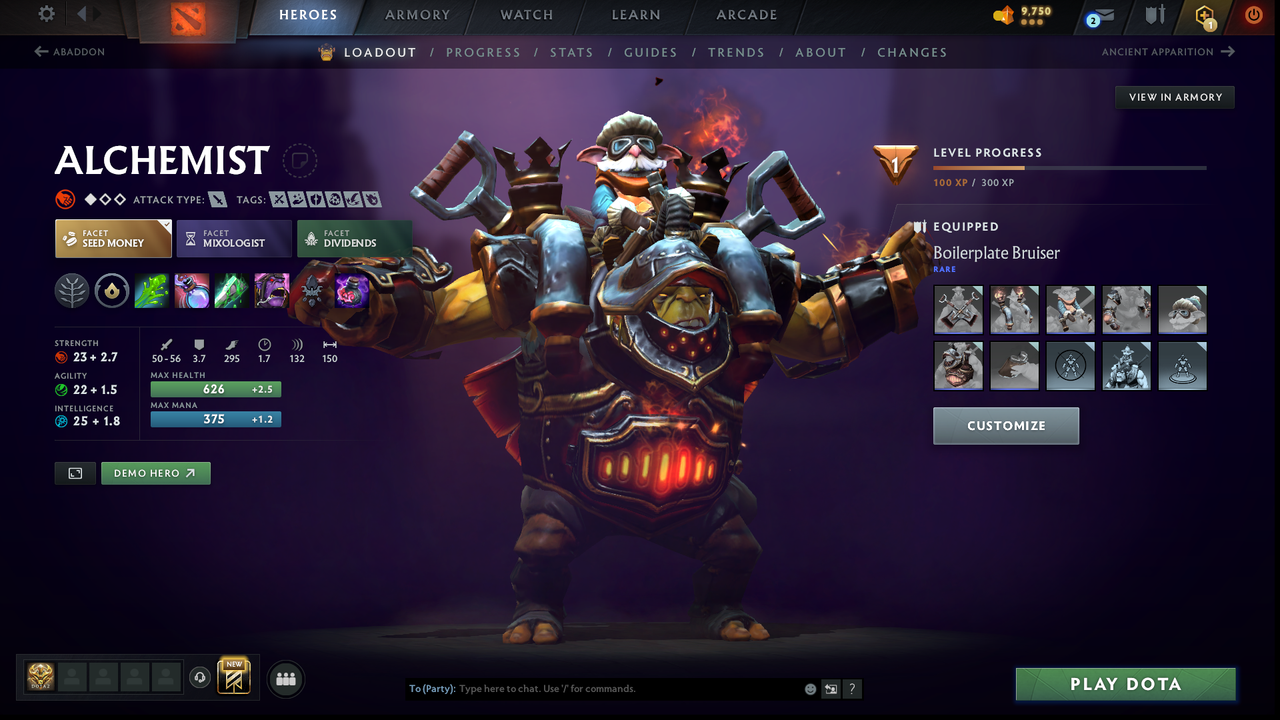Toggle the melee attack type filter icon
1280x720 pixels.
click(218, 199)
